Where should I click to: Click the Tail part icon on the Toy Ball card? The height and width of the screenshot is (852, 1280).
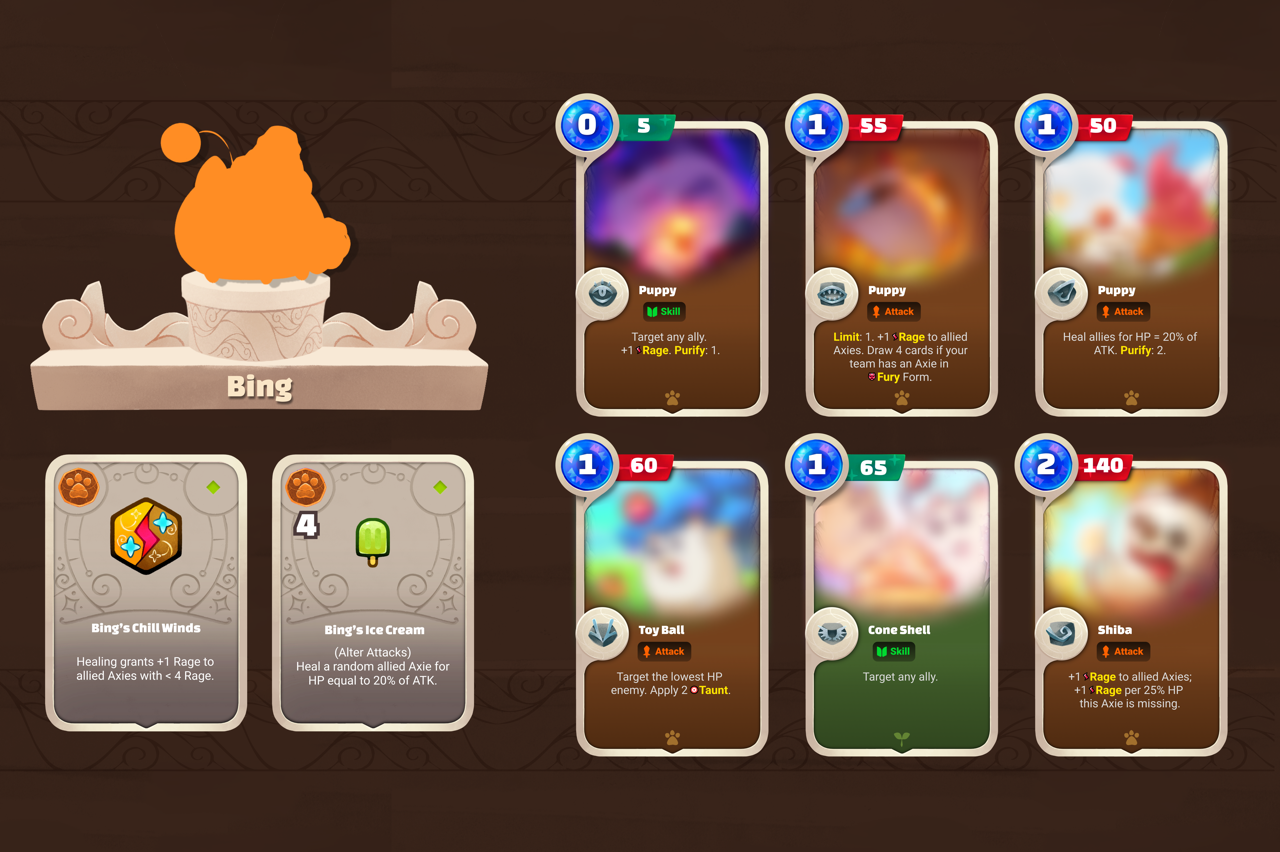[x=602, y=632]
